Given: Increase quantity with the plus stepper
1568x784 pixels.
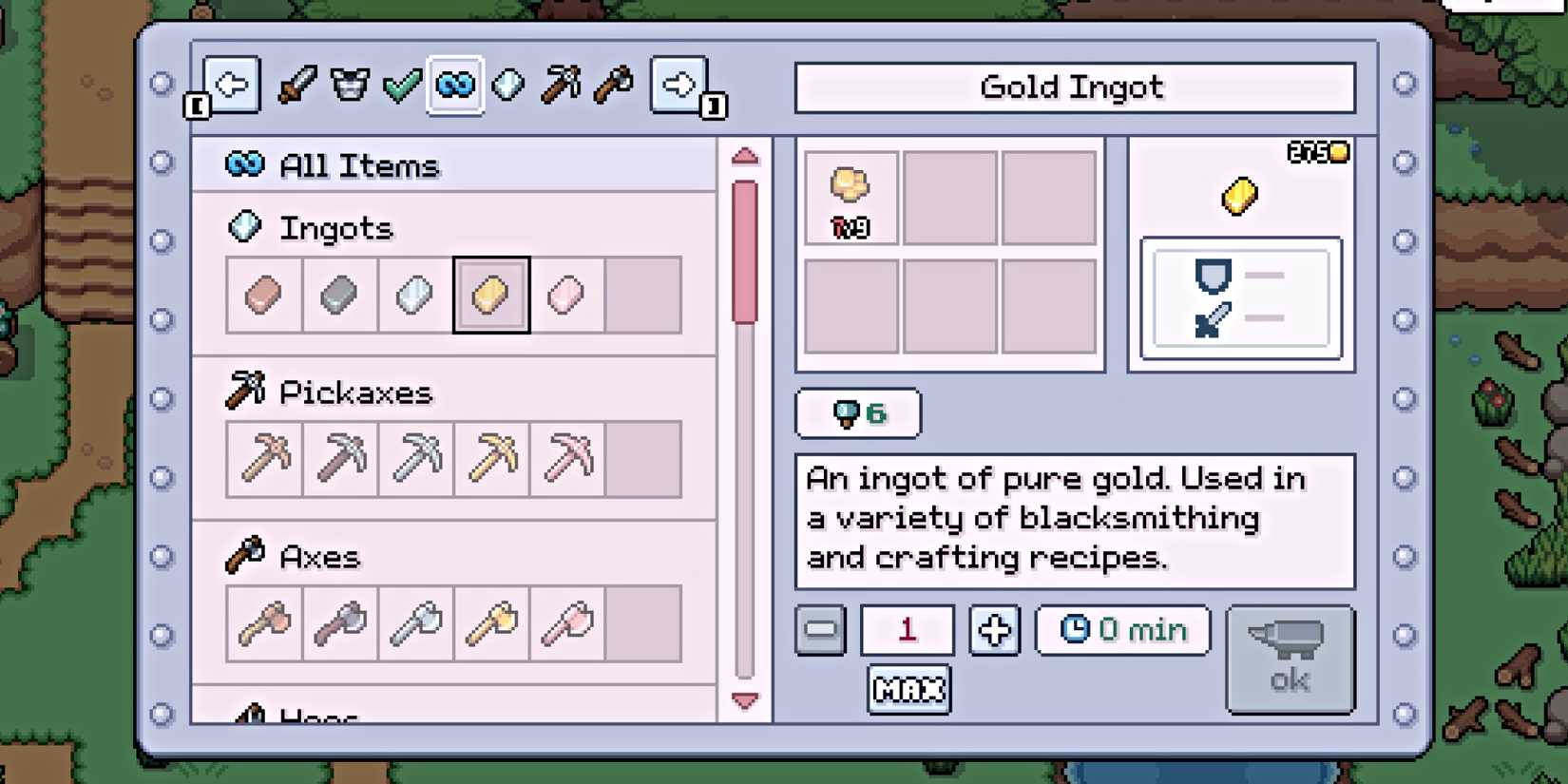Looking at the screenshot, I should (993, 630).
